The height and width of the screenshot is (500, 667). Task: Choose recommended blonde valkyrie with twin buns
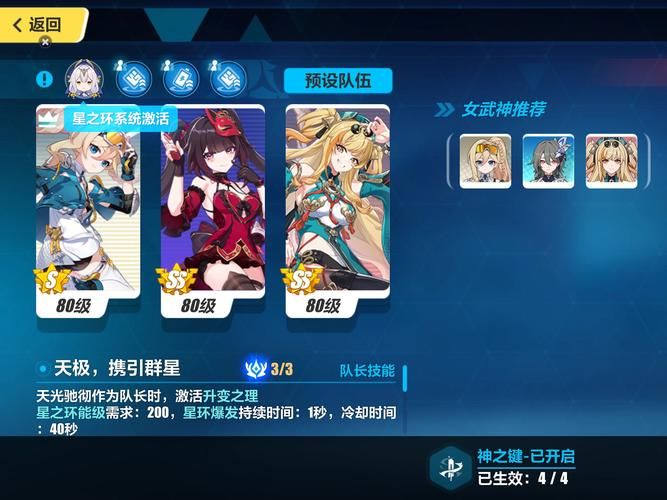[x=611, y=161]
